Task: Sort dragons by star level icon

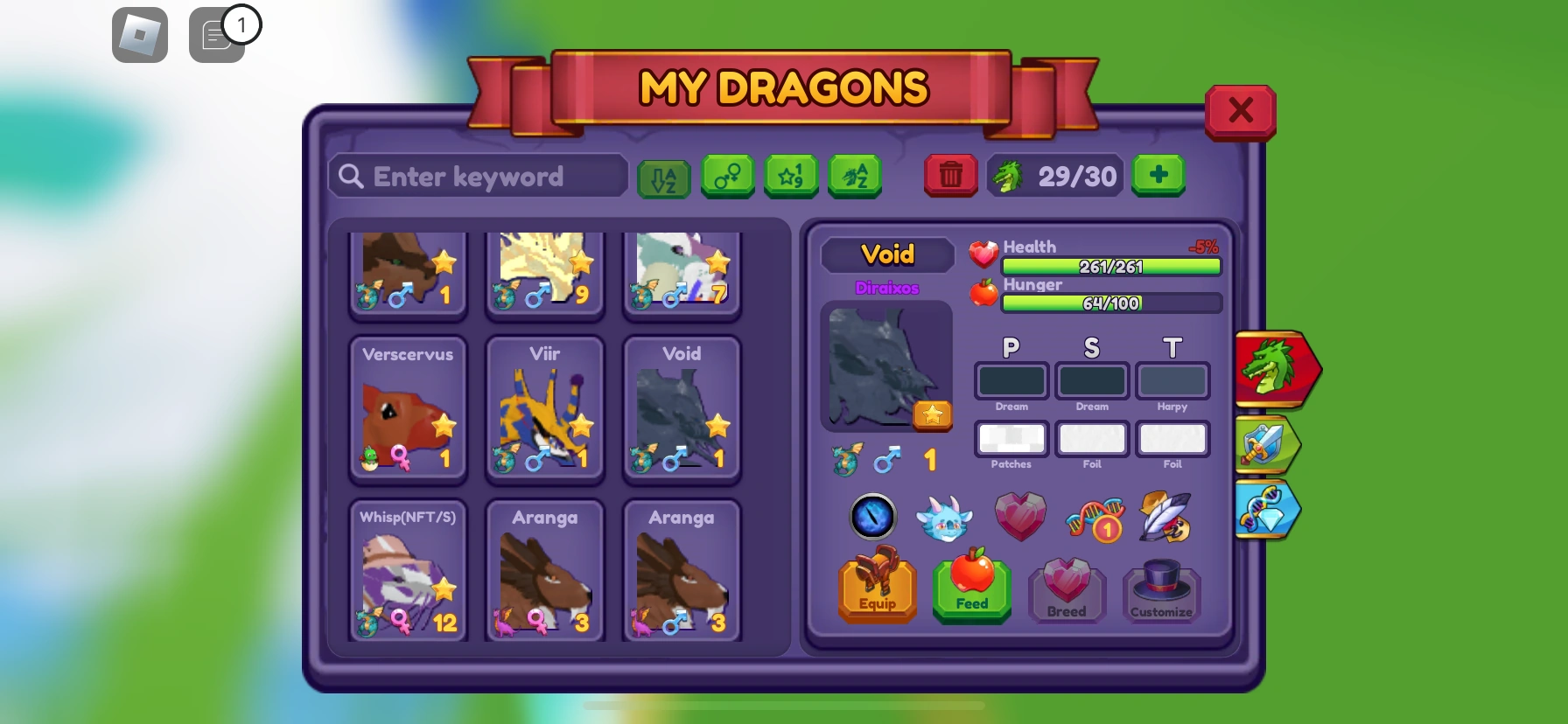Action: click(791, 176)
